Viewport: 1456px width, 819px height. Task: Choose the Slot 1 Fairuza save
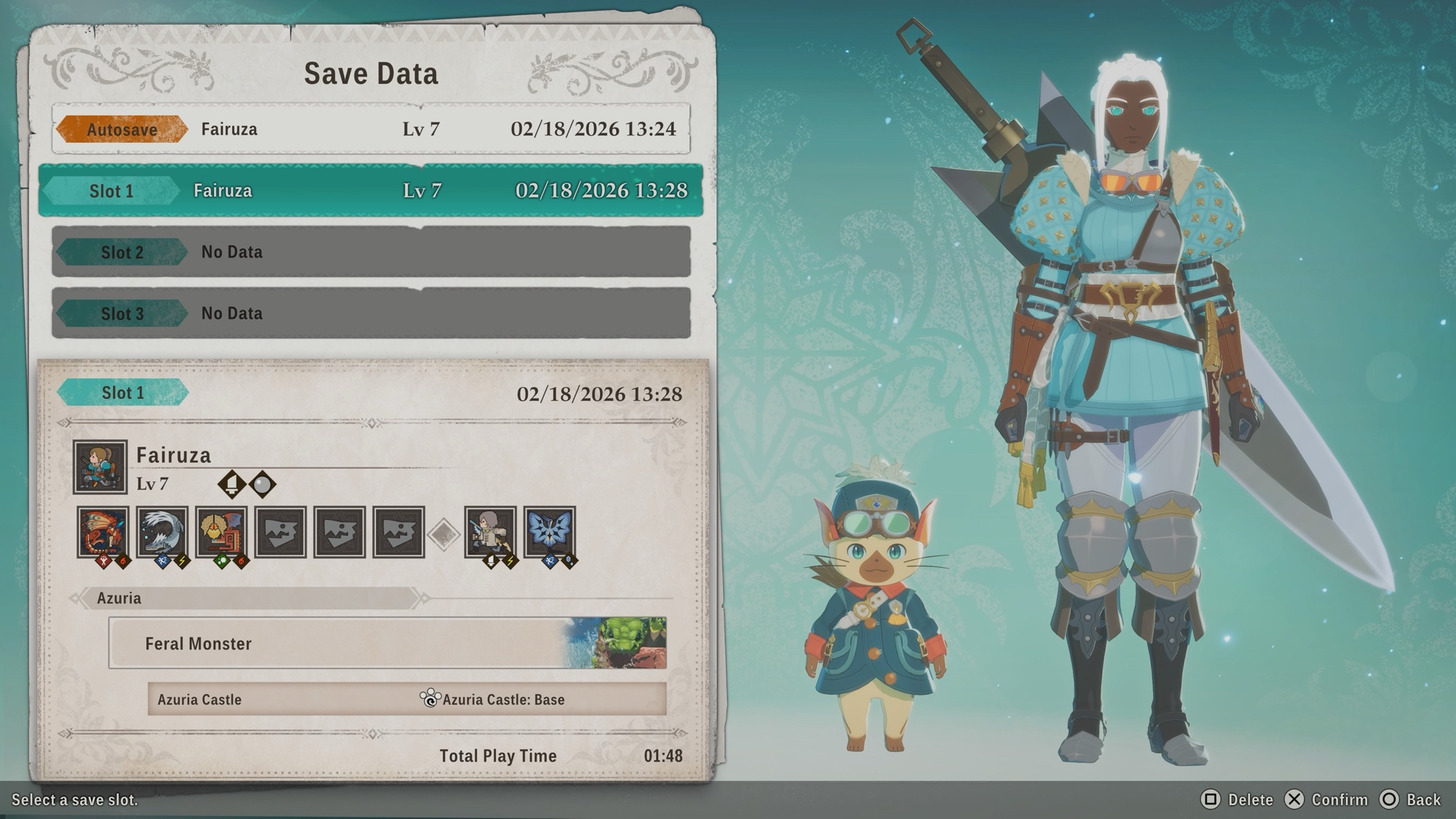coord(371,191)
